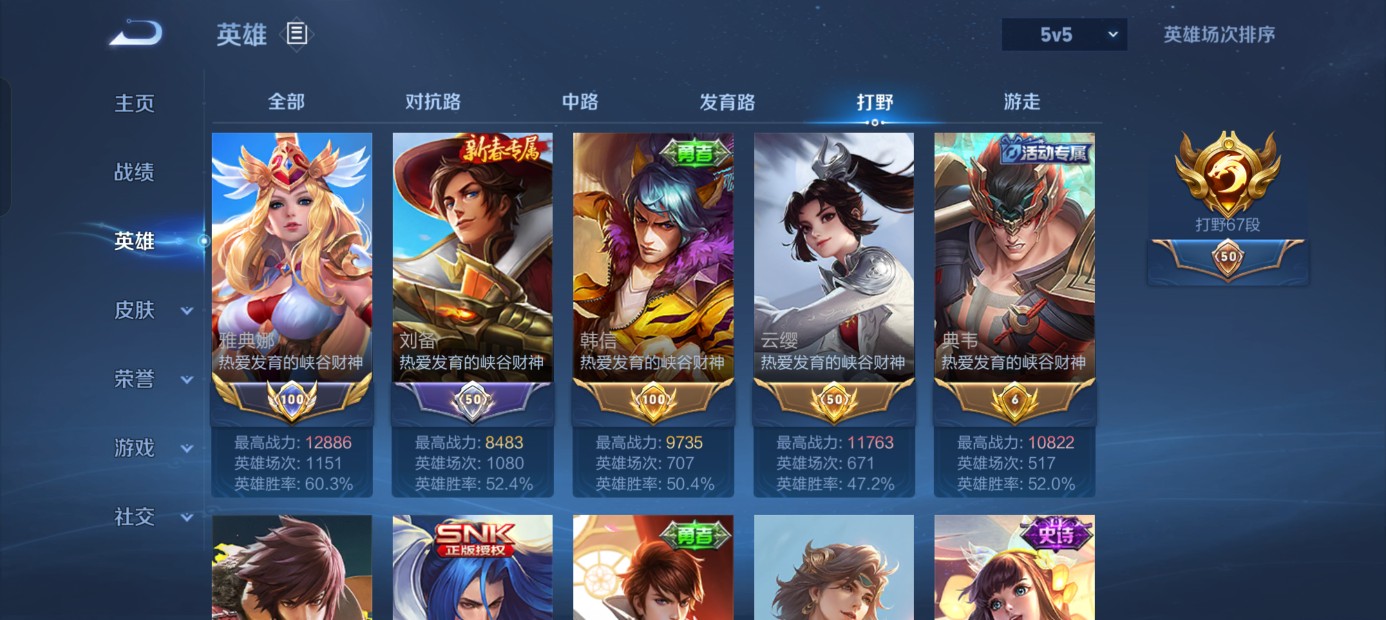1386x620 pixels.
Task: Open the 主页 sidebar entry
Action: coord(135,104)
